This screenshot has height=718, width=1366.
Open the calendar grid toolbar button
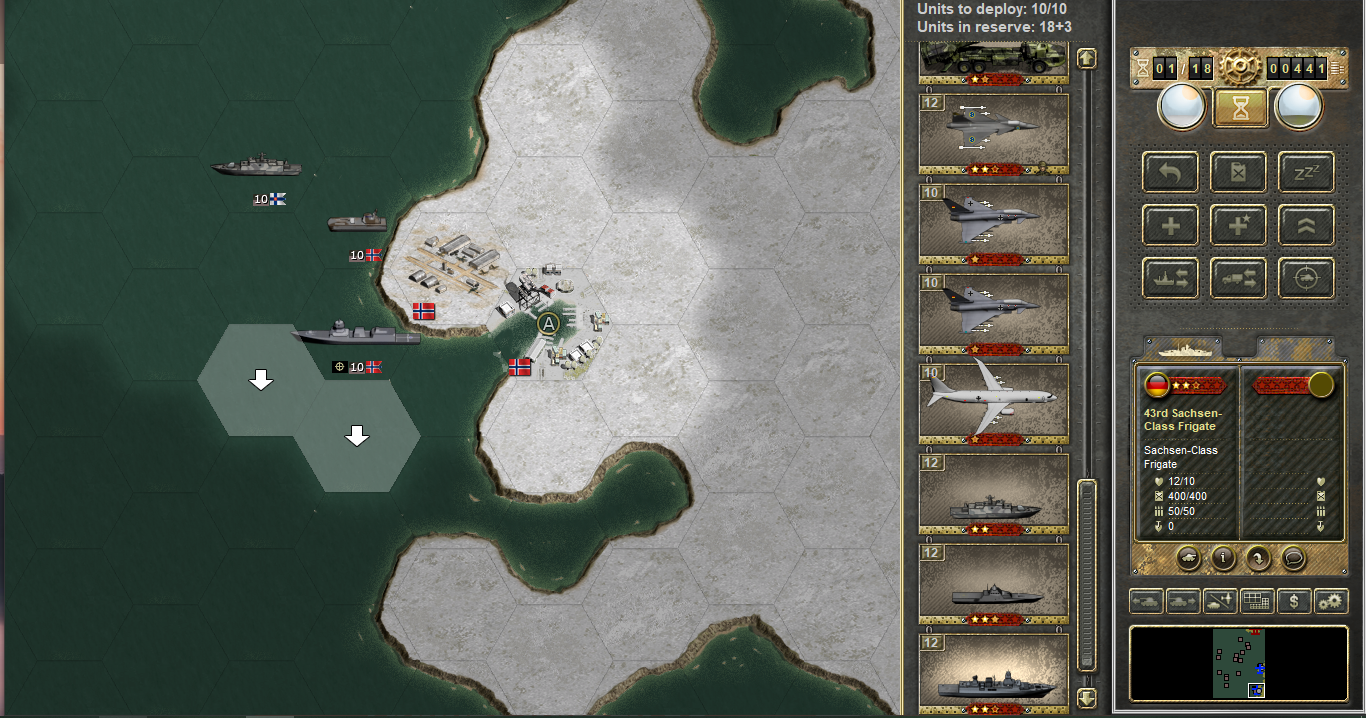pos(1257,601)
